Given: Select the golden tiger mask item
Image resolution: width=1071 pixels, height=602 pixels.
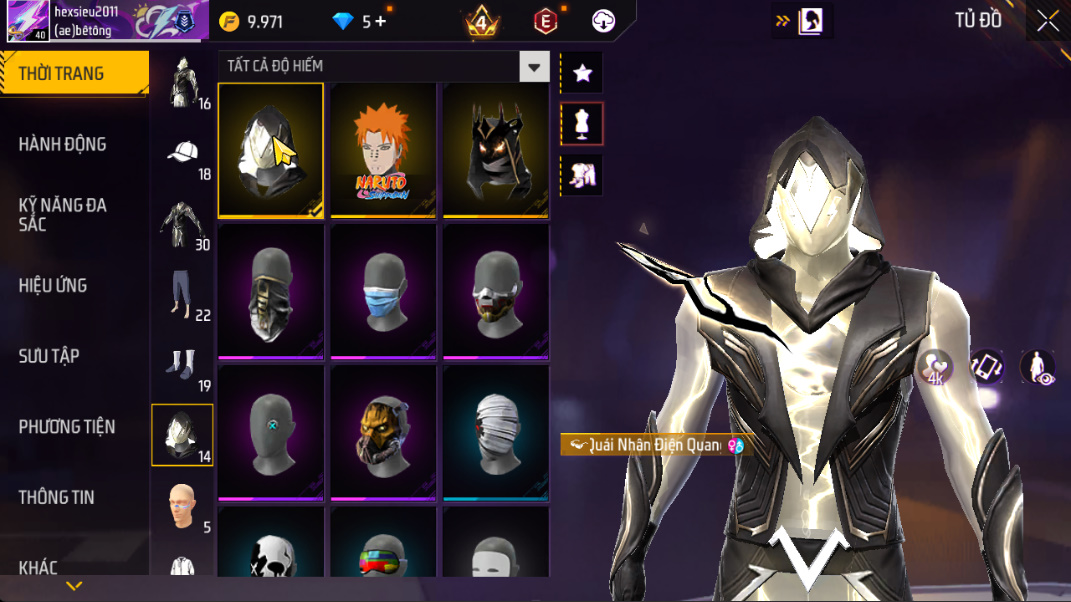Looking at the screenshot, I should pos(384,432).
